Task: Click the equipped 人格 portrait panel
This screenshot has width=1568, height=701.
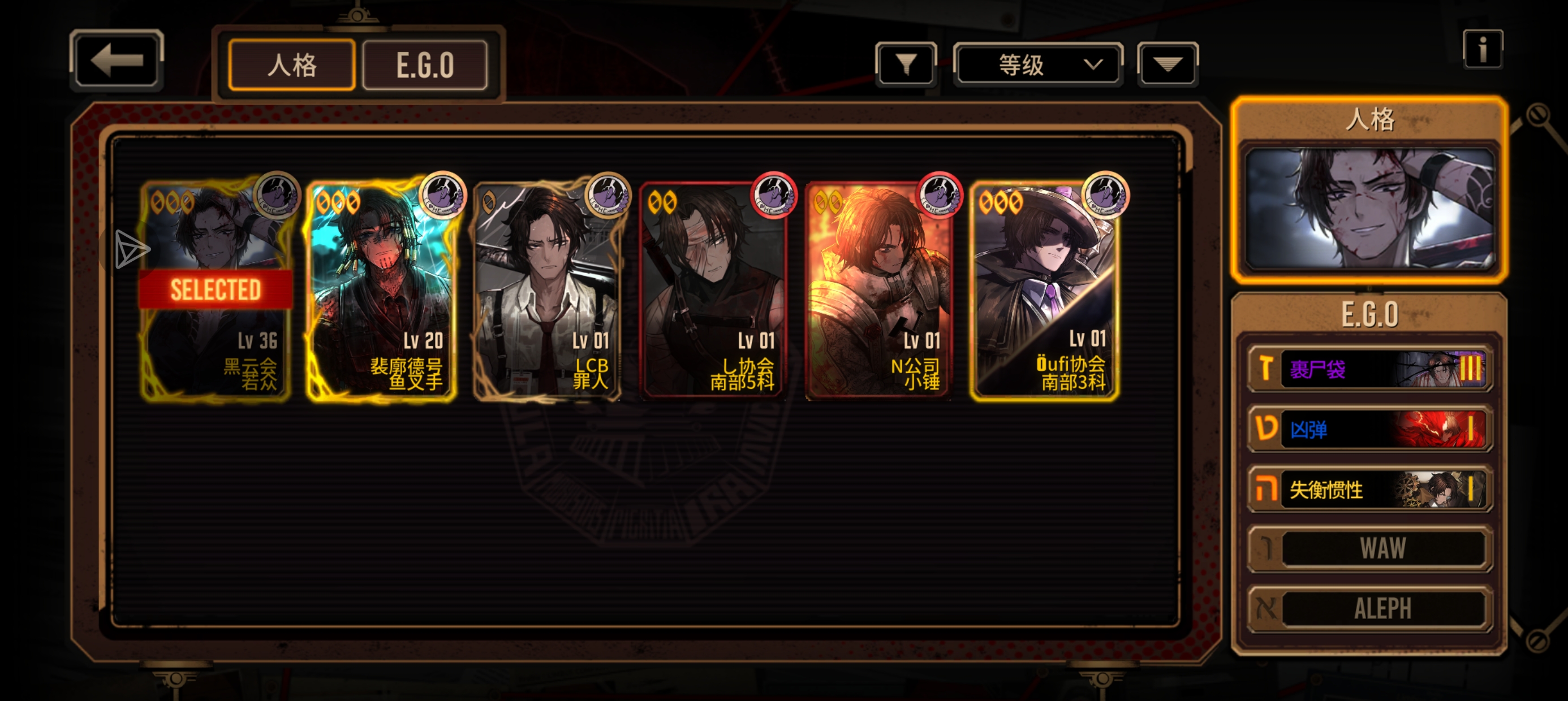Action: pyautogui.click(x=1369, y=208)
